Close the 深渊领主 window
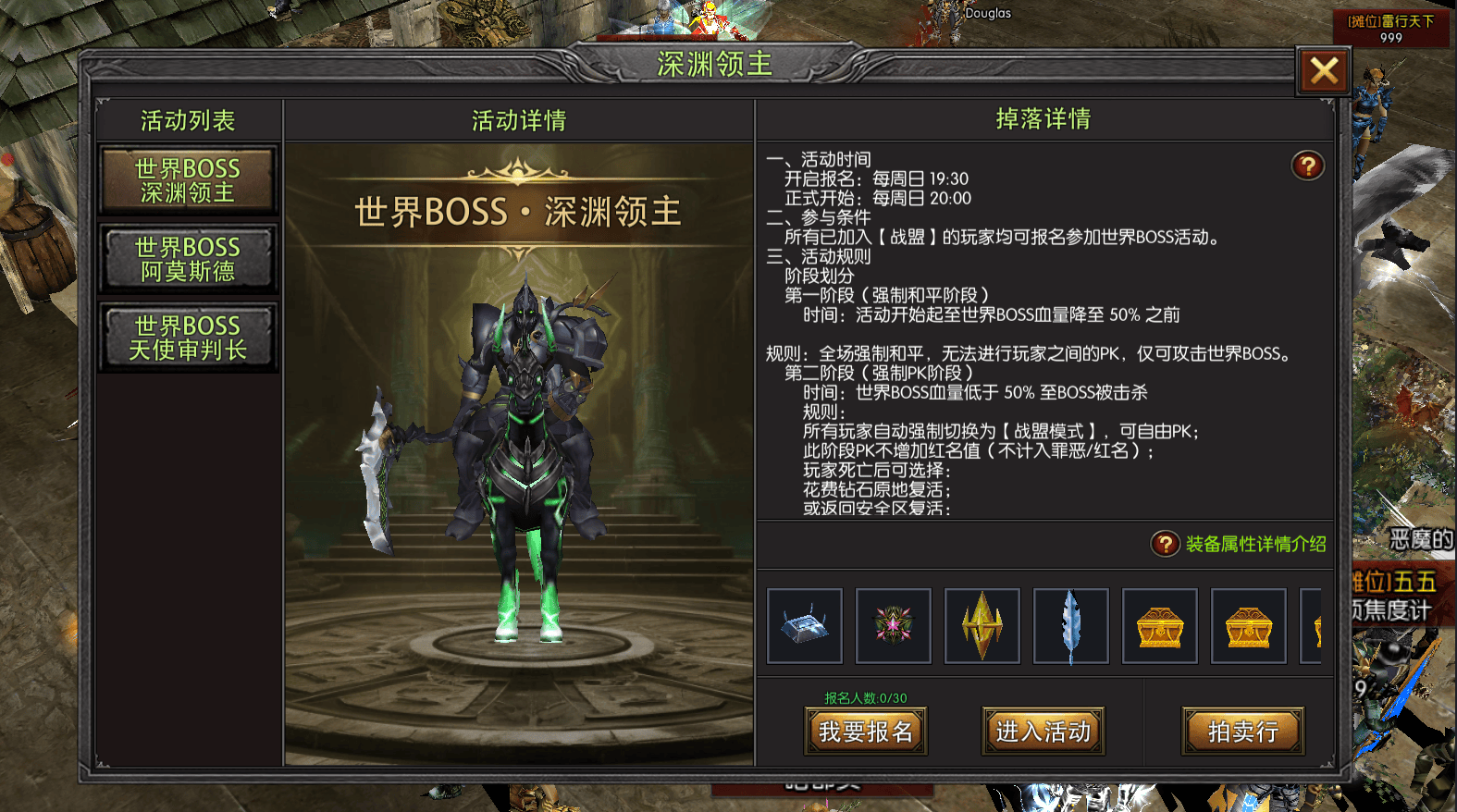This screenshot has width=1457, height=812. pyautogui.click(x=1324, y=71)
